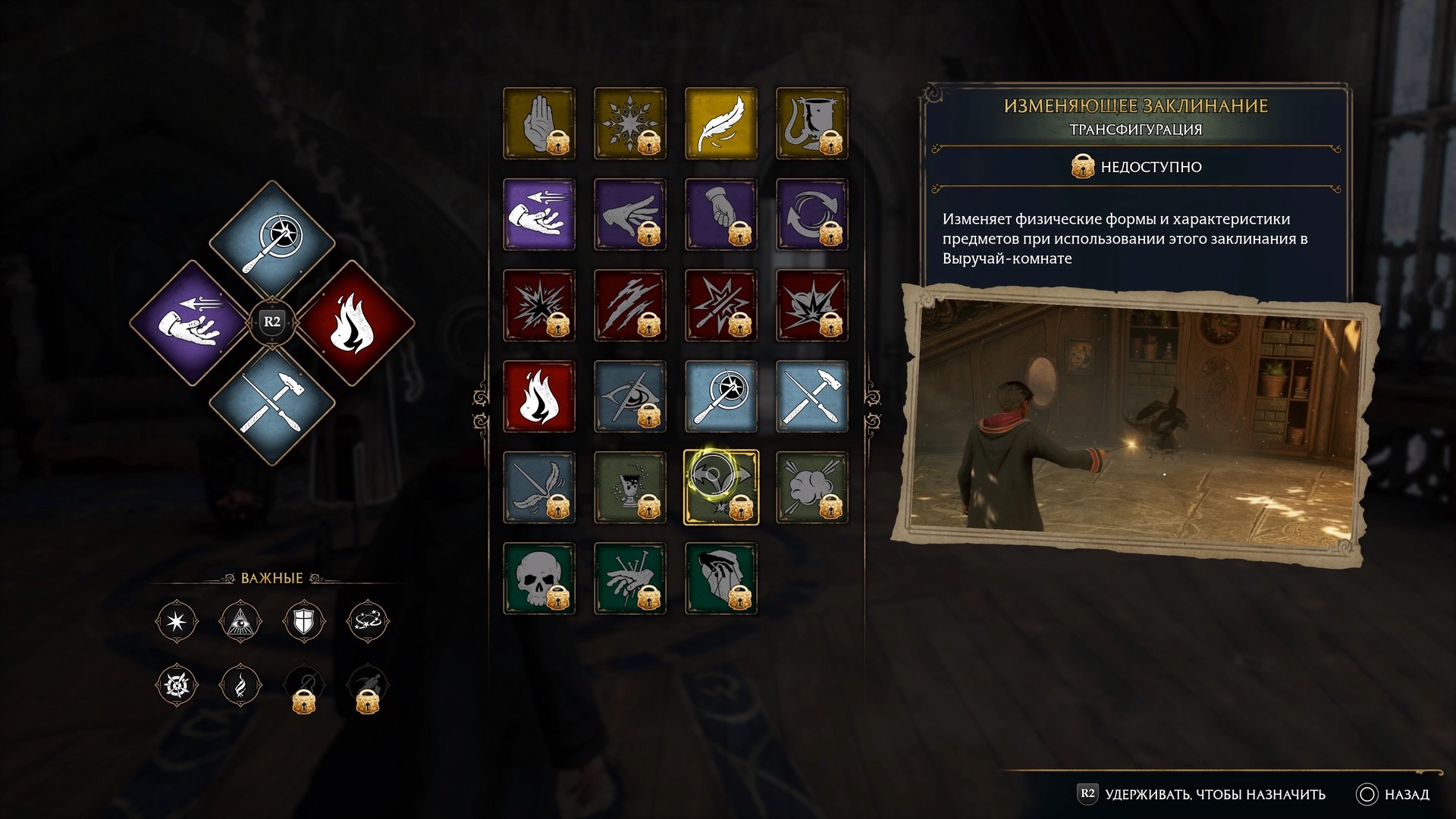
Task: Select the unlocked feather levitation spell
Action: tap(720, 123)
